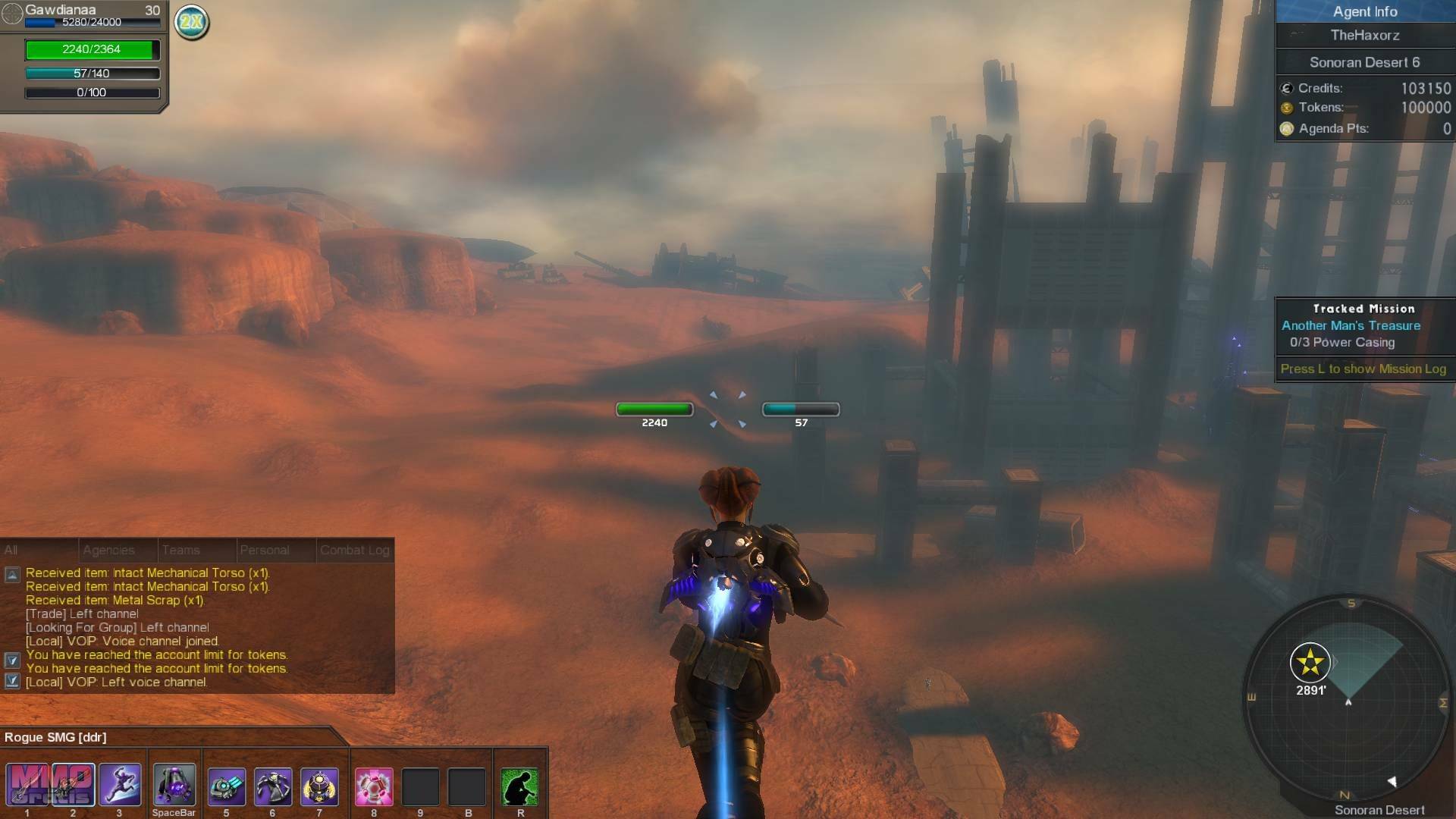Click the chat scroll-to-bottom arrow button

click(x=12, y=681)
